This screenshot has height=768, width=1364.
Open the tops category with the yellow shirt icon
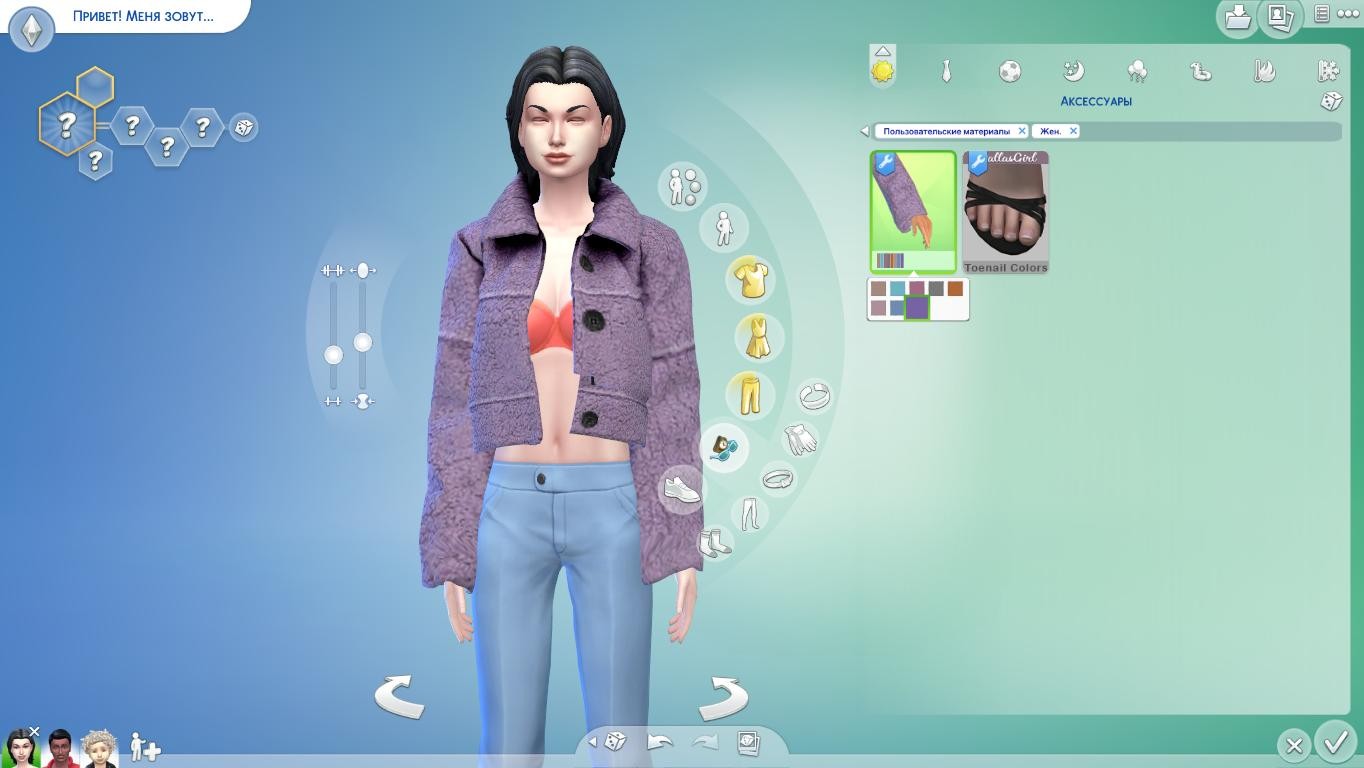pyautogui.click(x=749, y=279)
